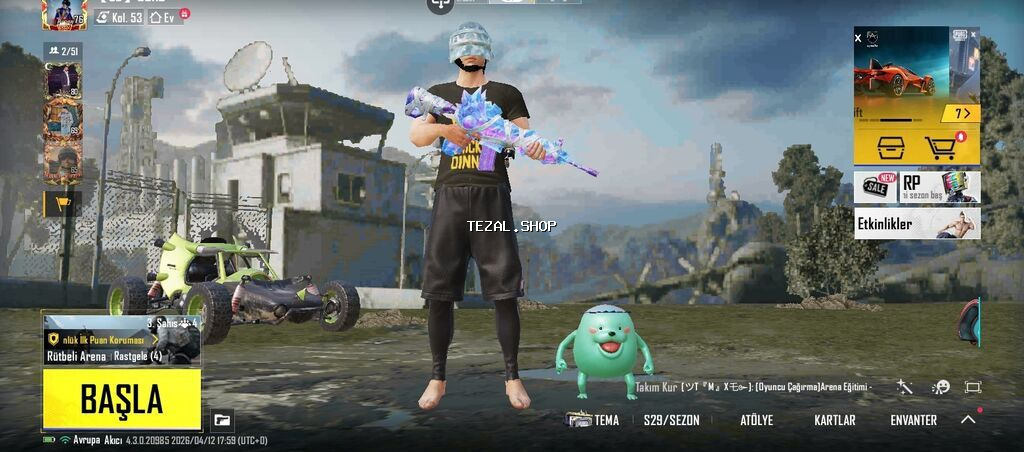Screen dimensions: 1024x452
Task: Open the folder icon beside BAŞLA
Action: pyautogui.click(x=222, y=421)
